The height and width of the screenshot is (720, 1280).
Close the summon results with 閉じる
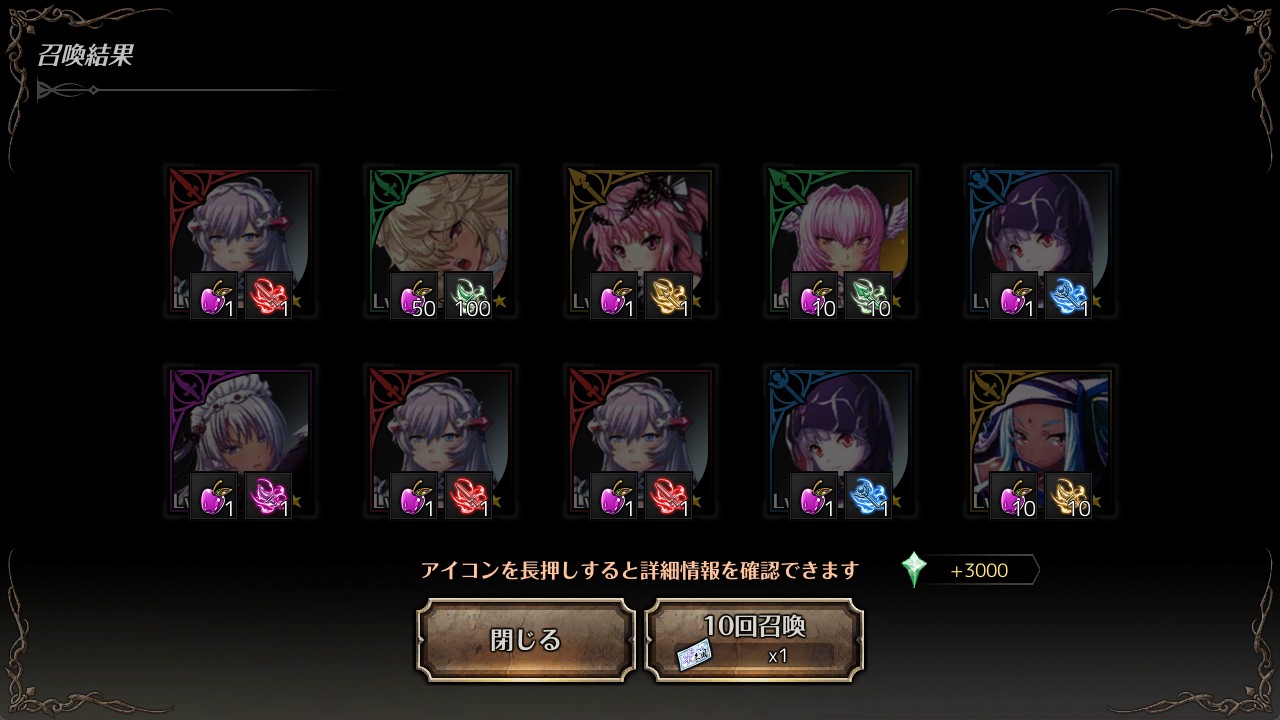pyautogui.click(x=526, y=640)
